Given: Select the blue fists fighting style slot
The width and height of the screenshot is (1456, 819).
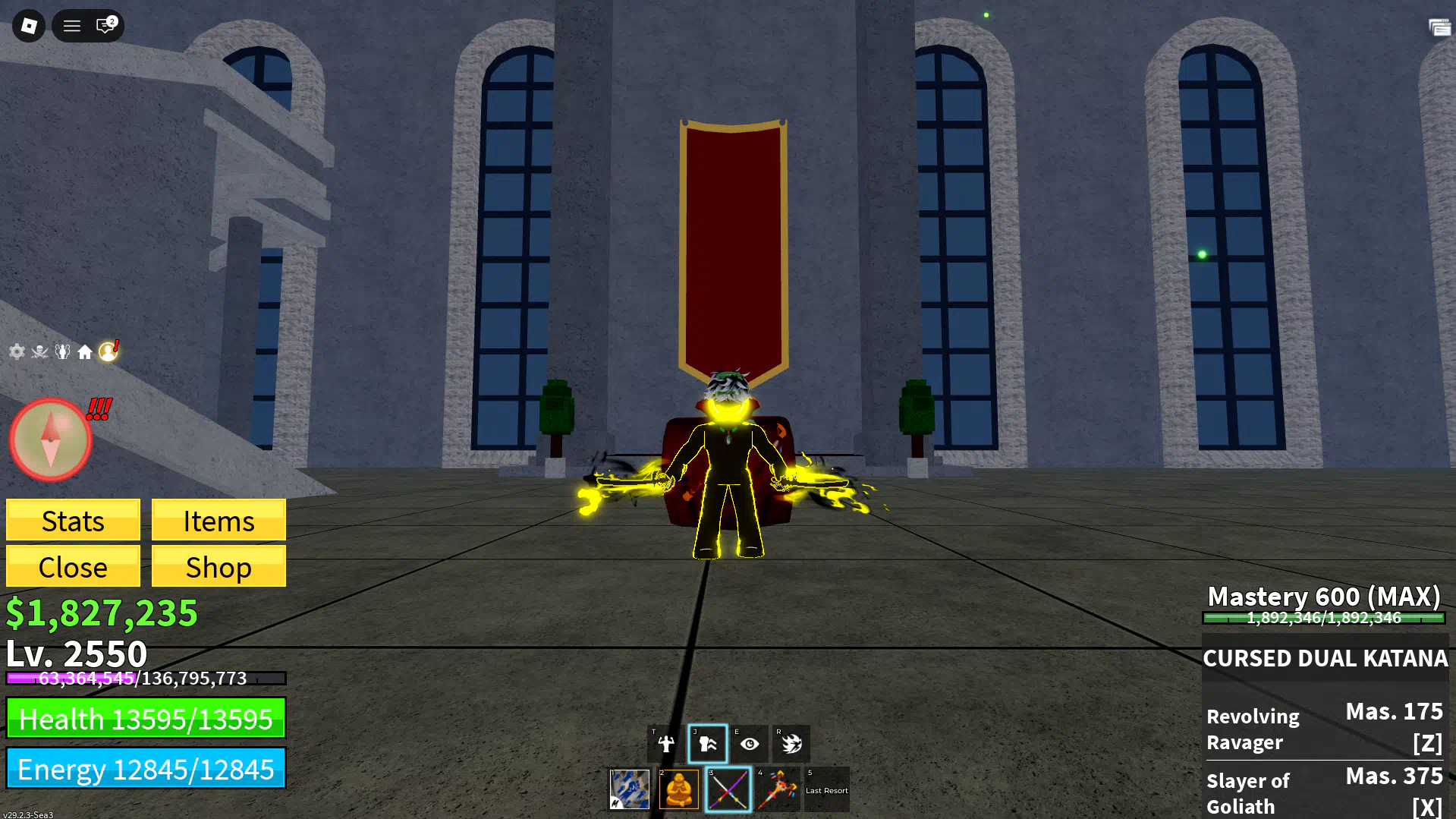Looking at the screenshot, I should [x=630, y=789].
